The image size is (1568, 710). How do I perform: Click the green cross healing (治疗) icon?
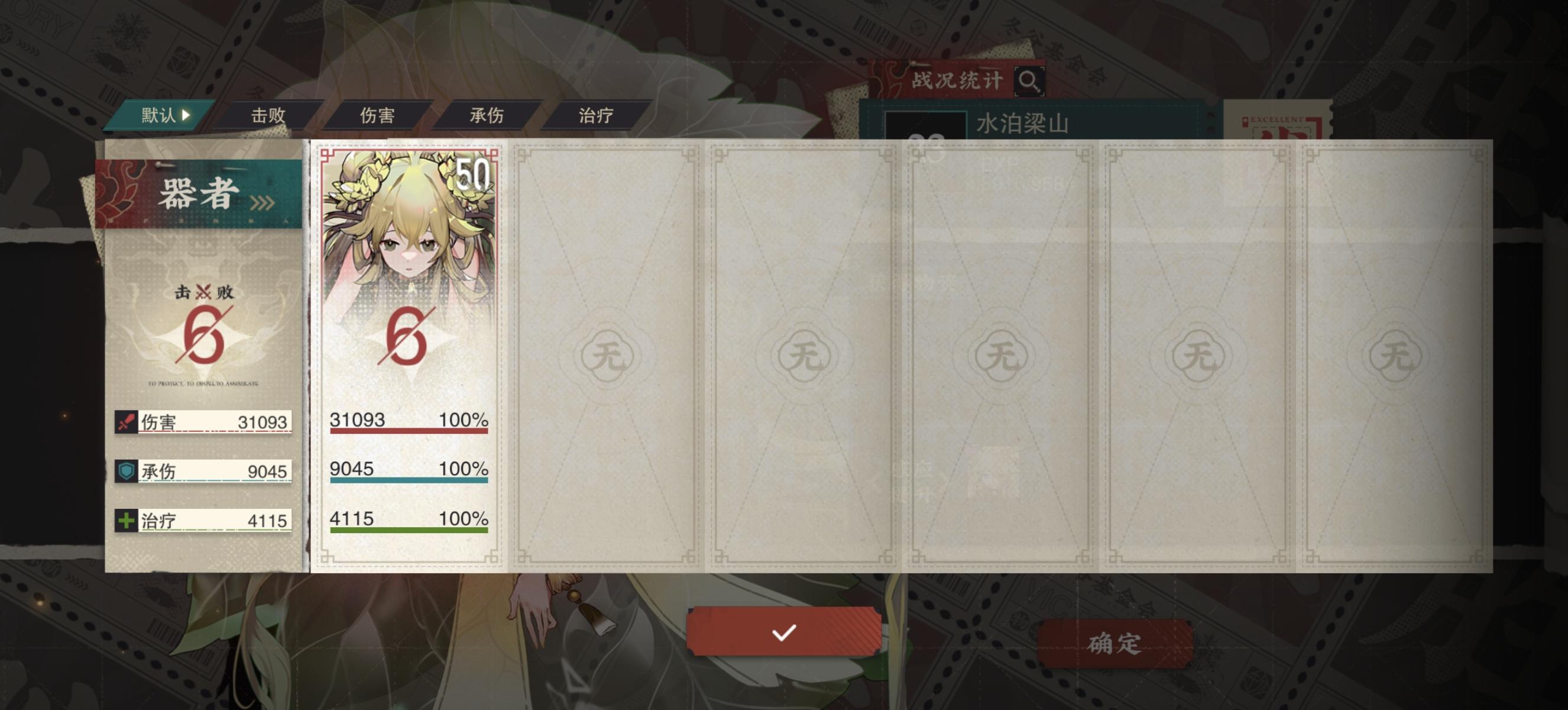(126, 519)
